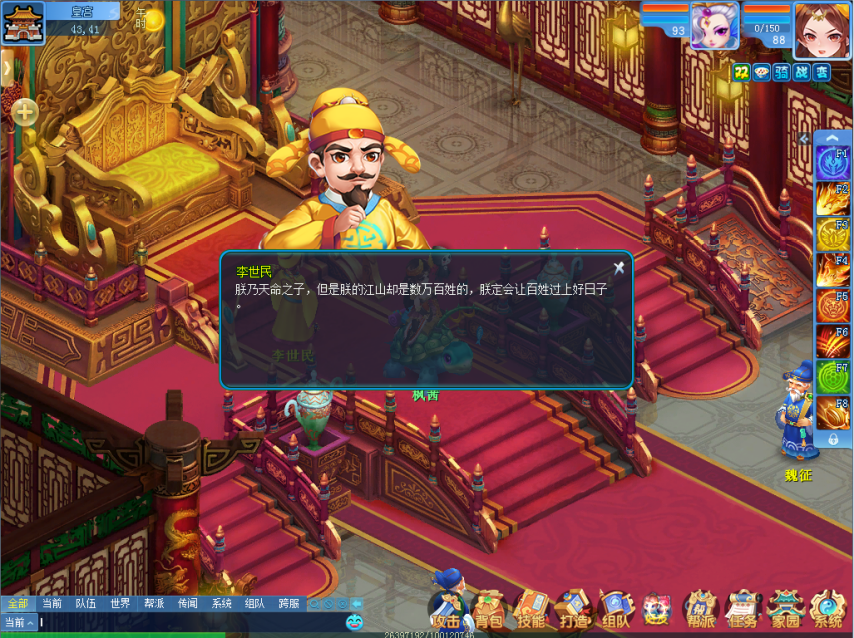
Task: Use the F7 green circle skill
Action: click(x=832, y=377)
